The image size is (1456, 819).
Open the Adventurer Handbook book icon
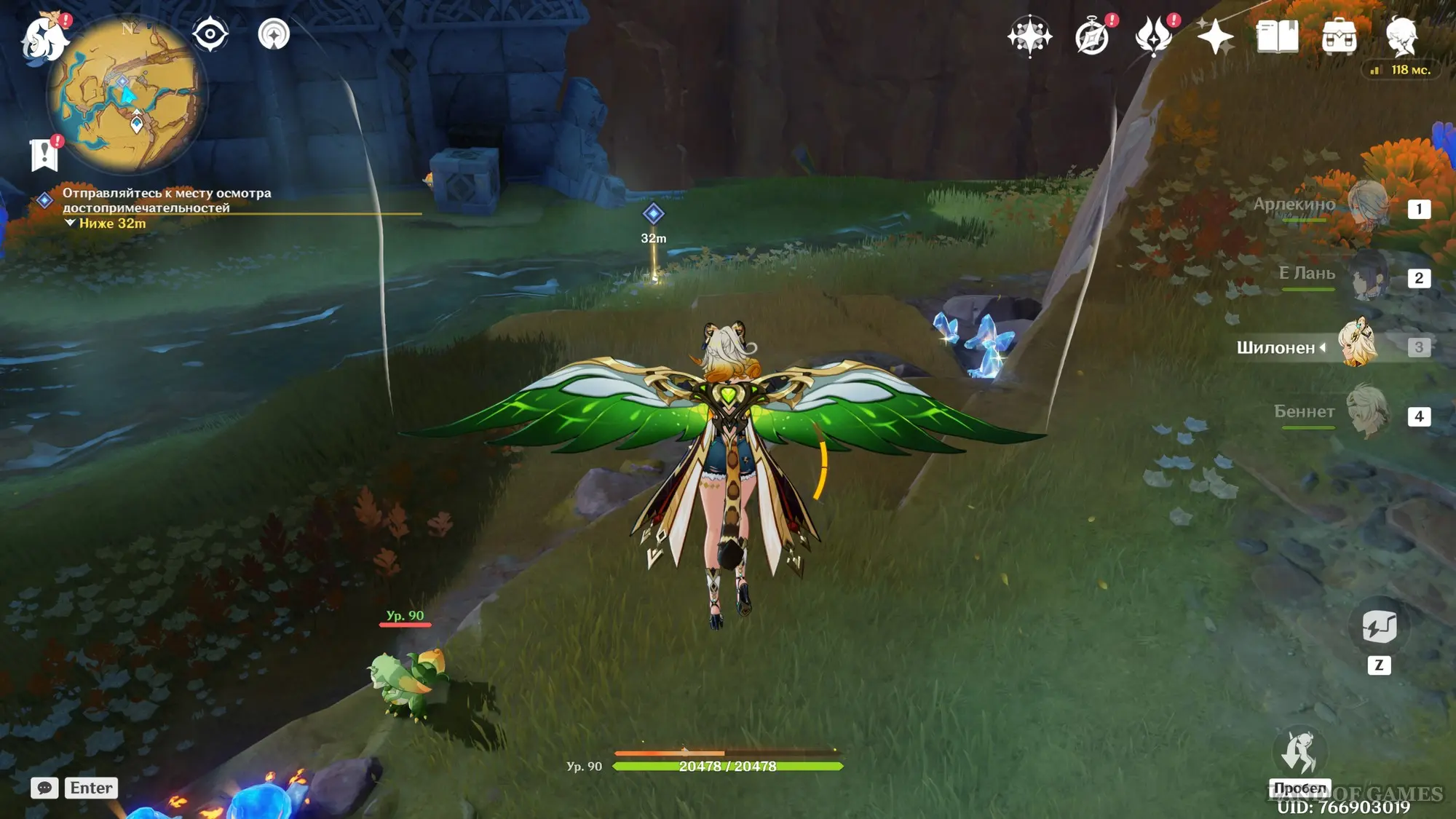click(x=1277, y=36)
